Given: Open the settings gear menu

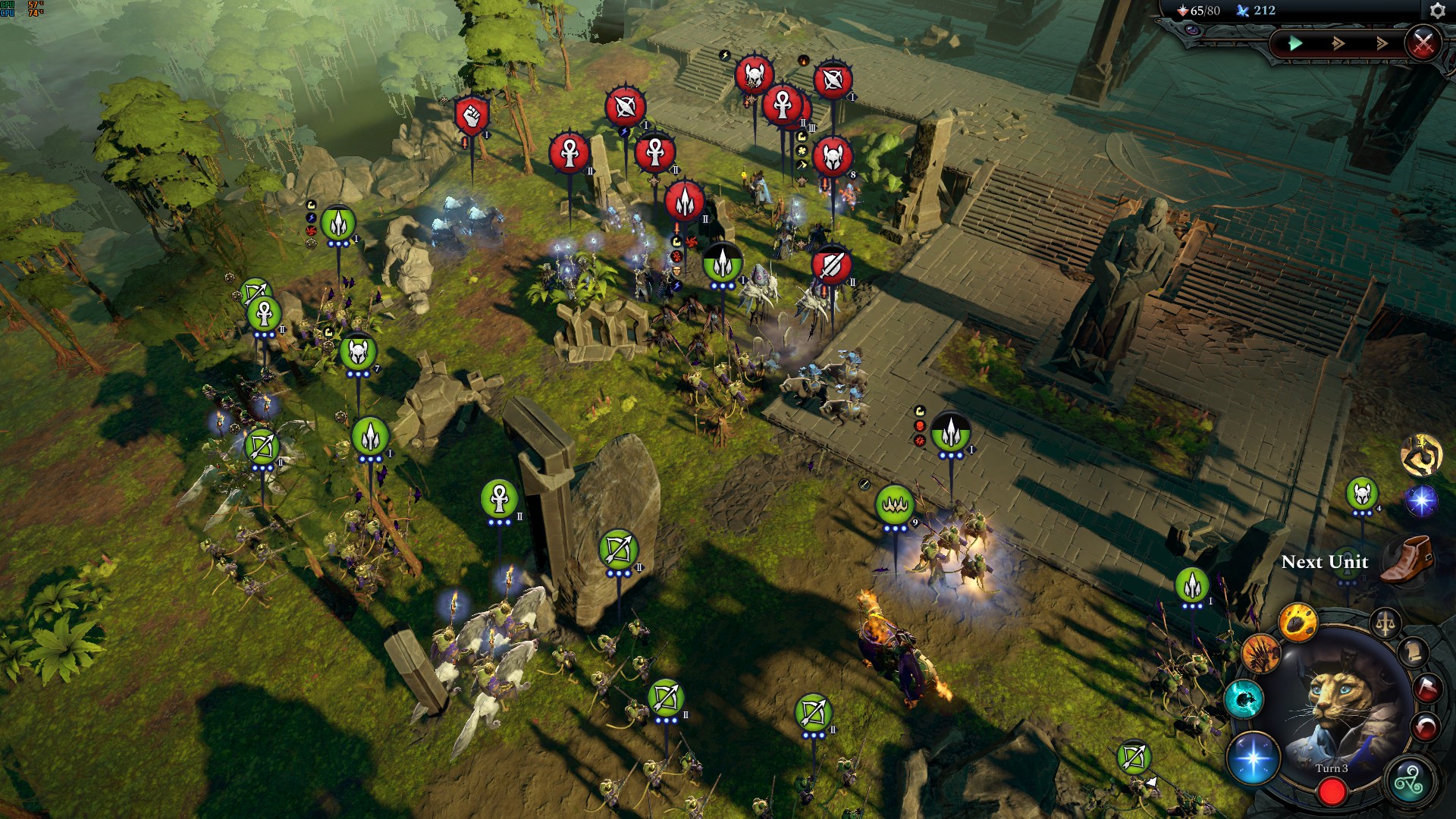Looking at the screenshot, I should point(1437,11).
